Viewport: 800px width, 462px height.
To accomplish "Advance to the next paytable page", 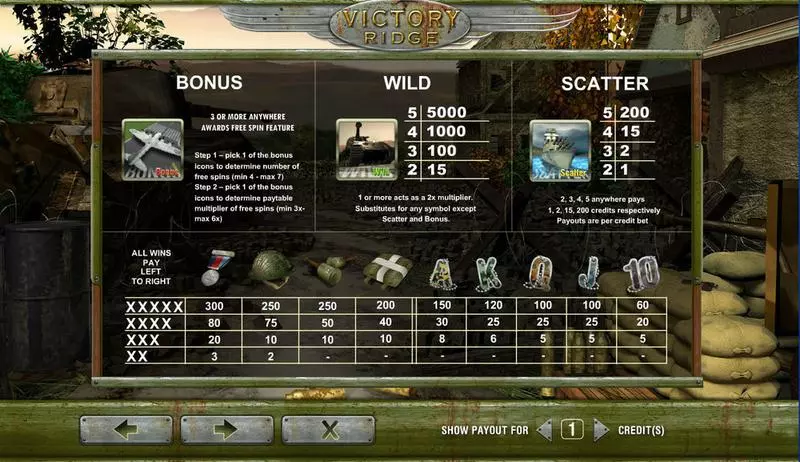I will (227, 431).
